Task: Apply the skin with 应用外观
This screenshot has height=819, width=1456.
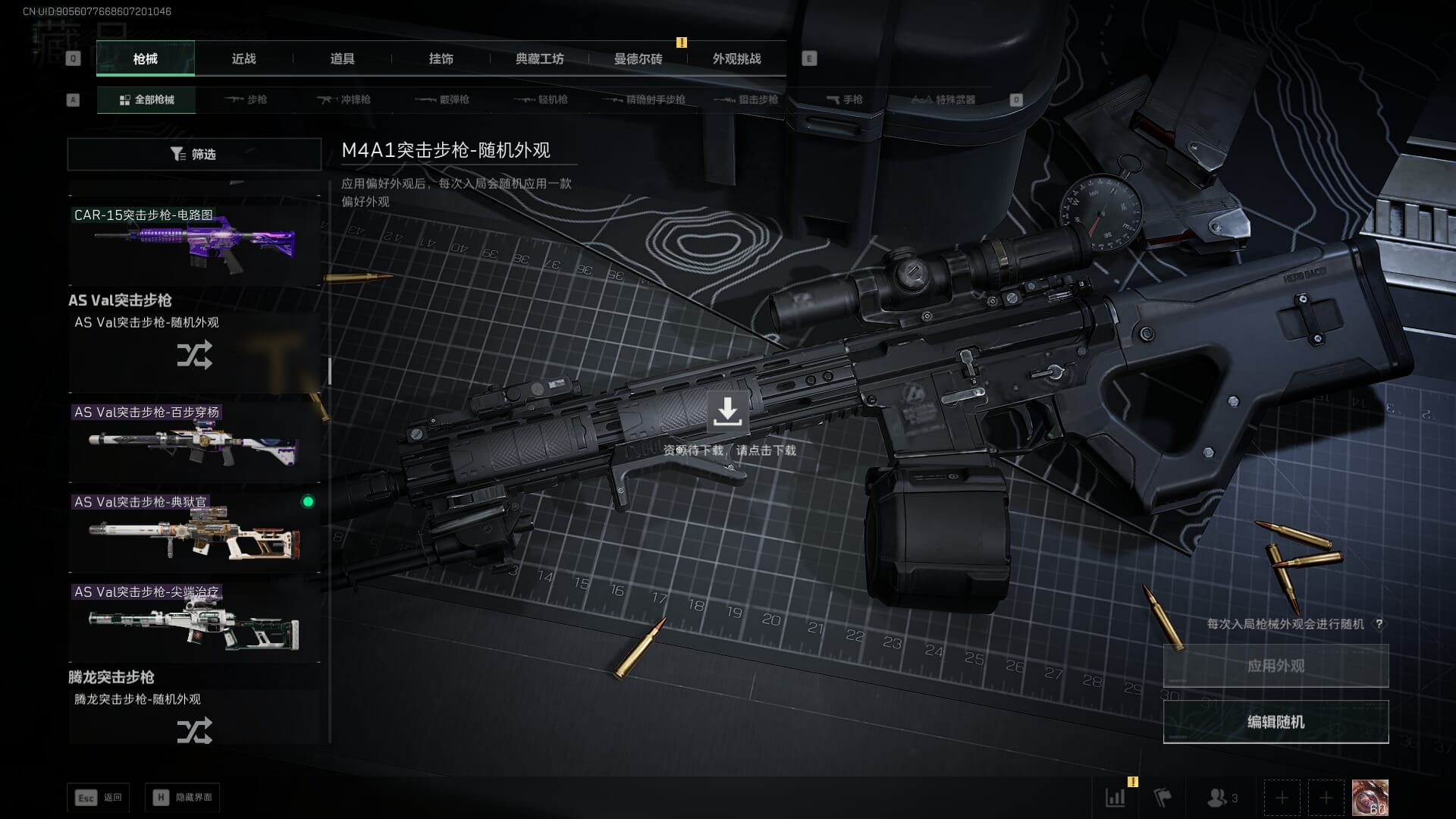Action: (1276, 666)
